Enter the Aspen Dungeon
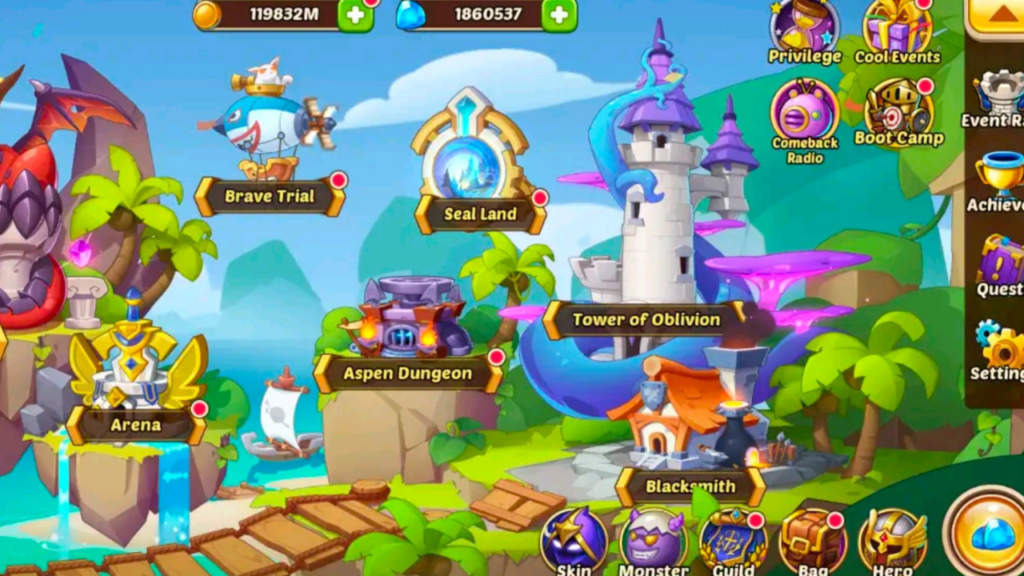 [x=408, y=373]
